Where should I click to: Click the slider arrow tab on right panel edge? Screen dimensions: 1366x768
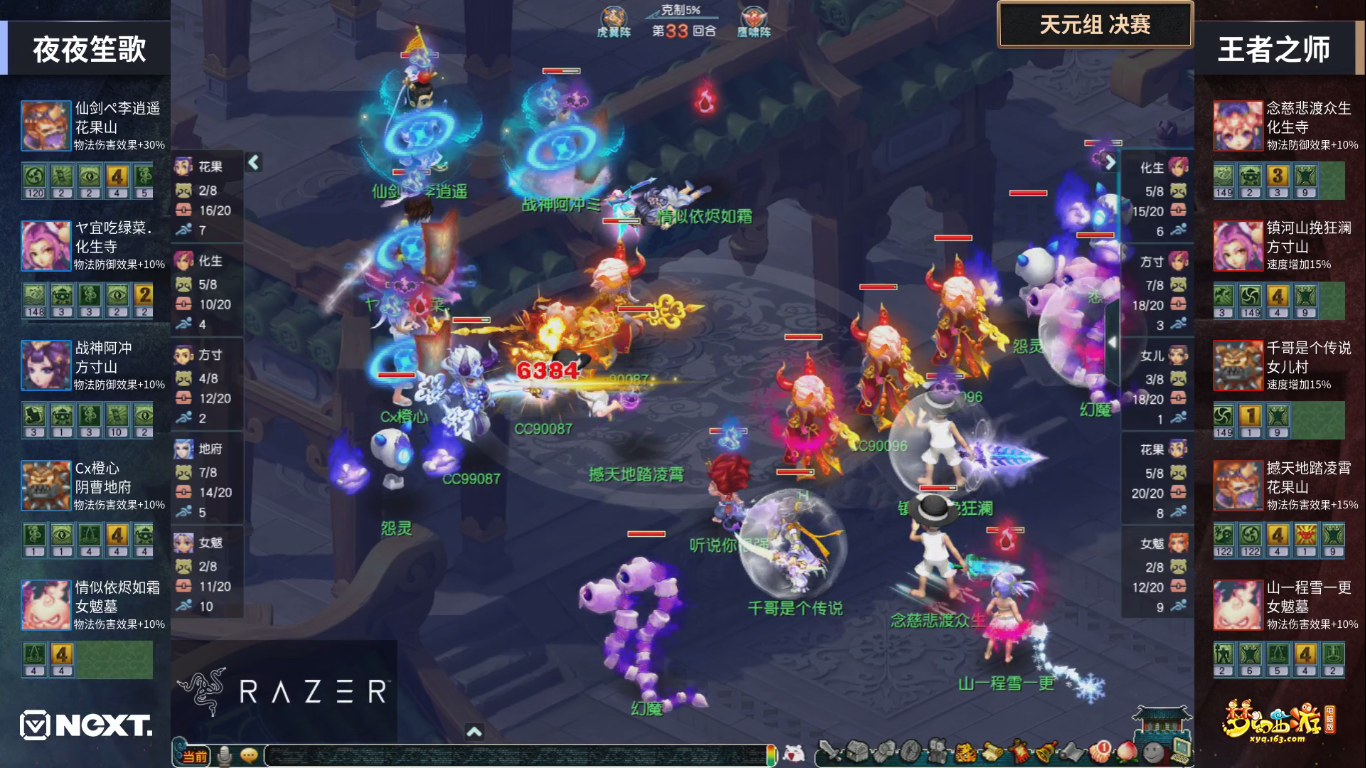pyautogui.click(x=1111, y=342)
